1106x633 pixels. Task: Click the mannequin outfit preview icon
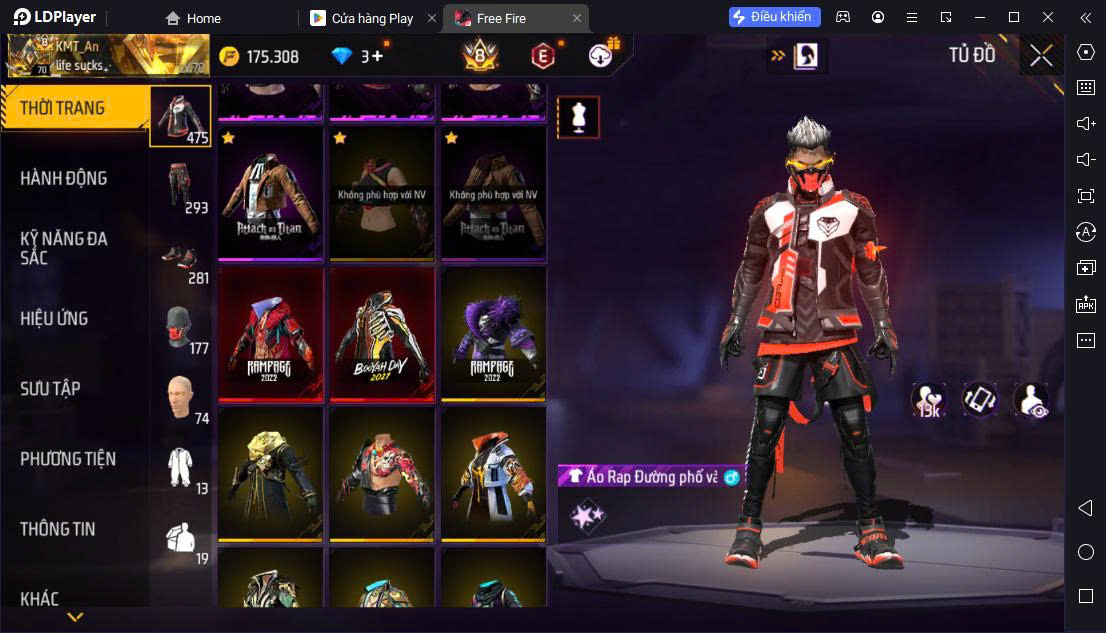click(x=578, y=117)
